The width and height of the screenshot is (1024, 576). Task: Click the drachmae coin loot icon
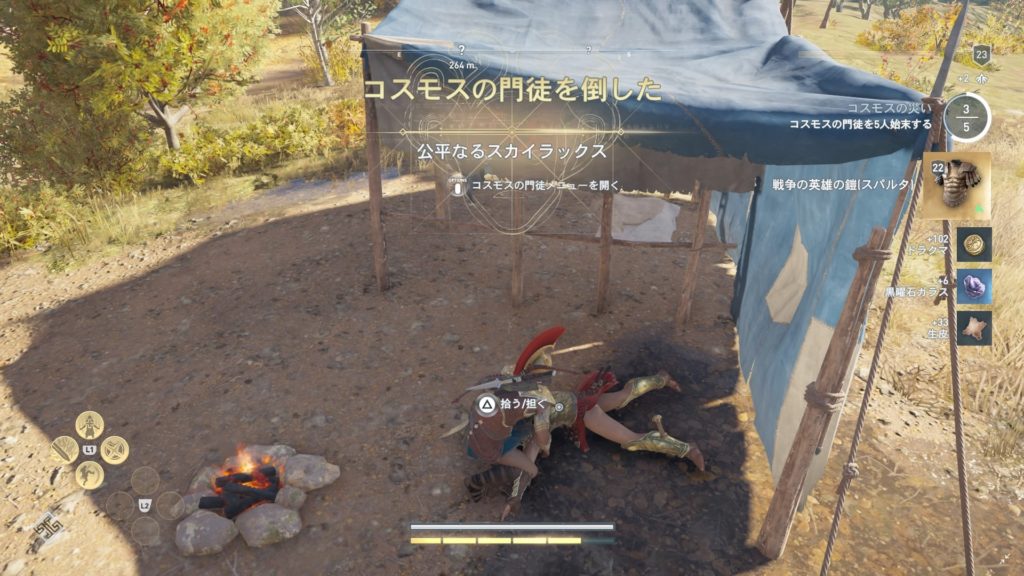[973, 244]
